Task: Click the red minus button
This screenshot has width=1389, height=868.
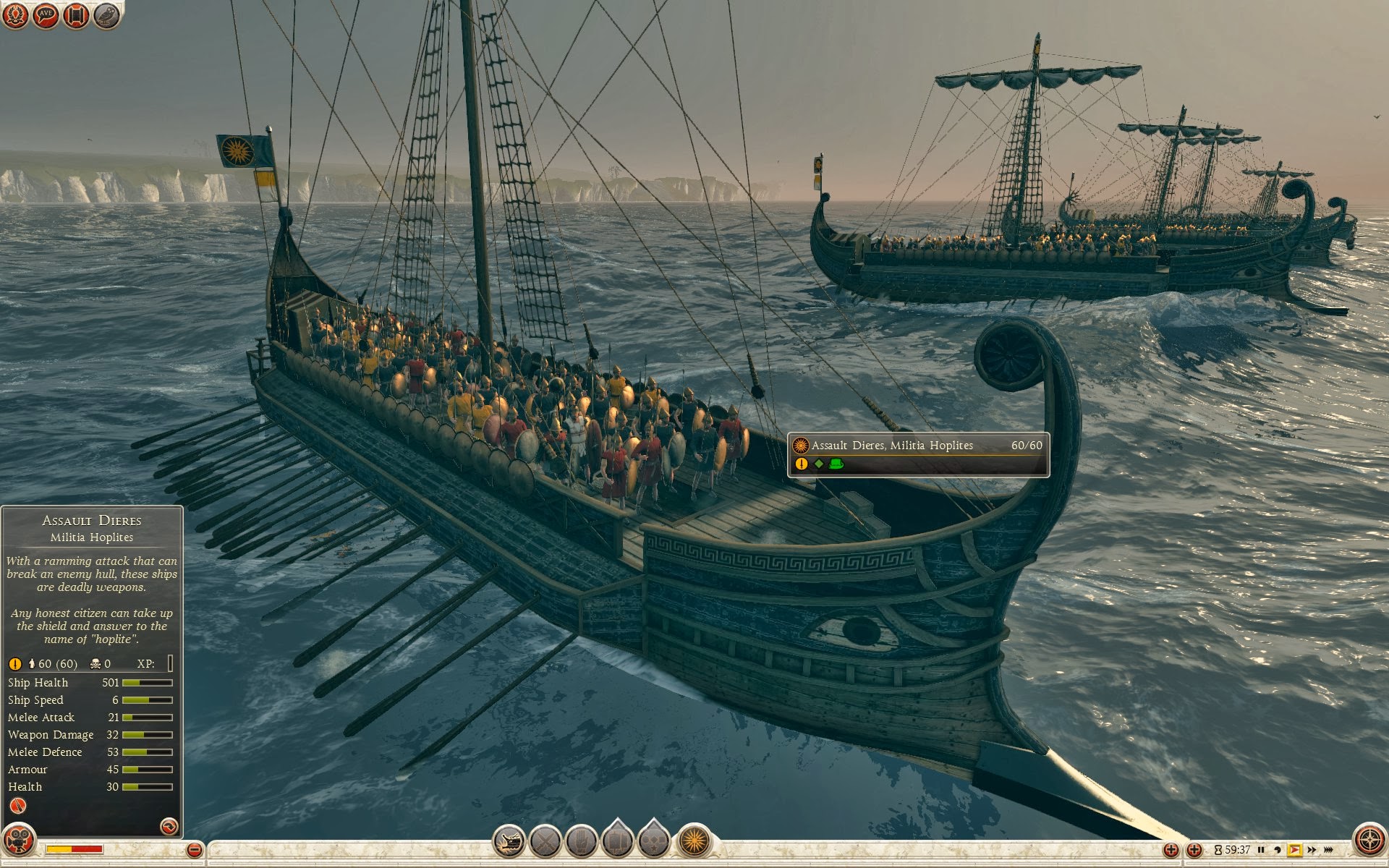Action: [194, 850]
